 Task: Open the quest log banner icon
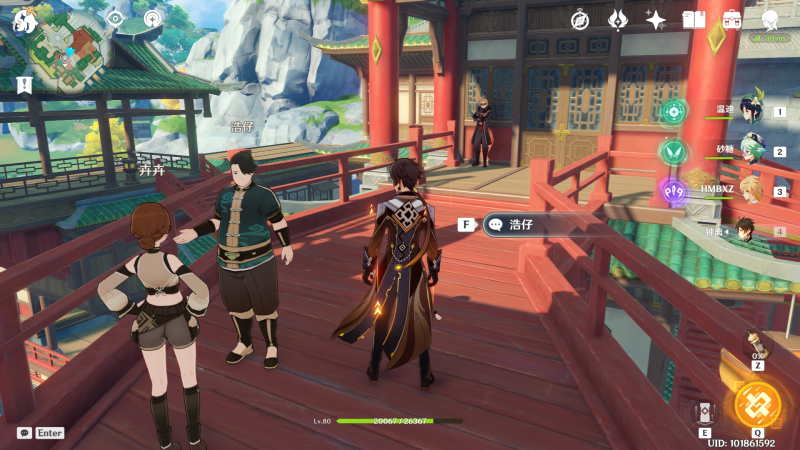tap(23, 84)
